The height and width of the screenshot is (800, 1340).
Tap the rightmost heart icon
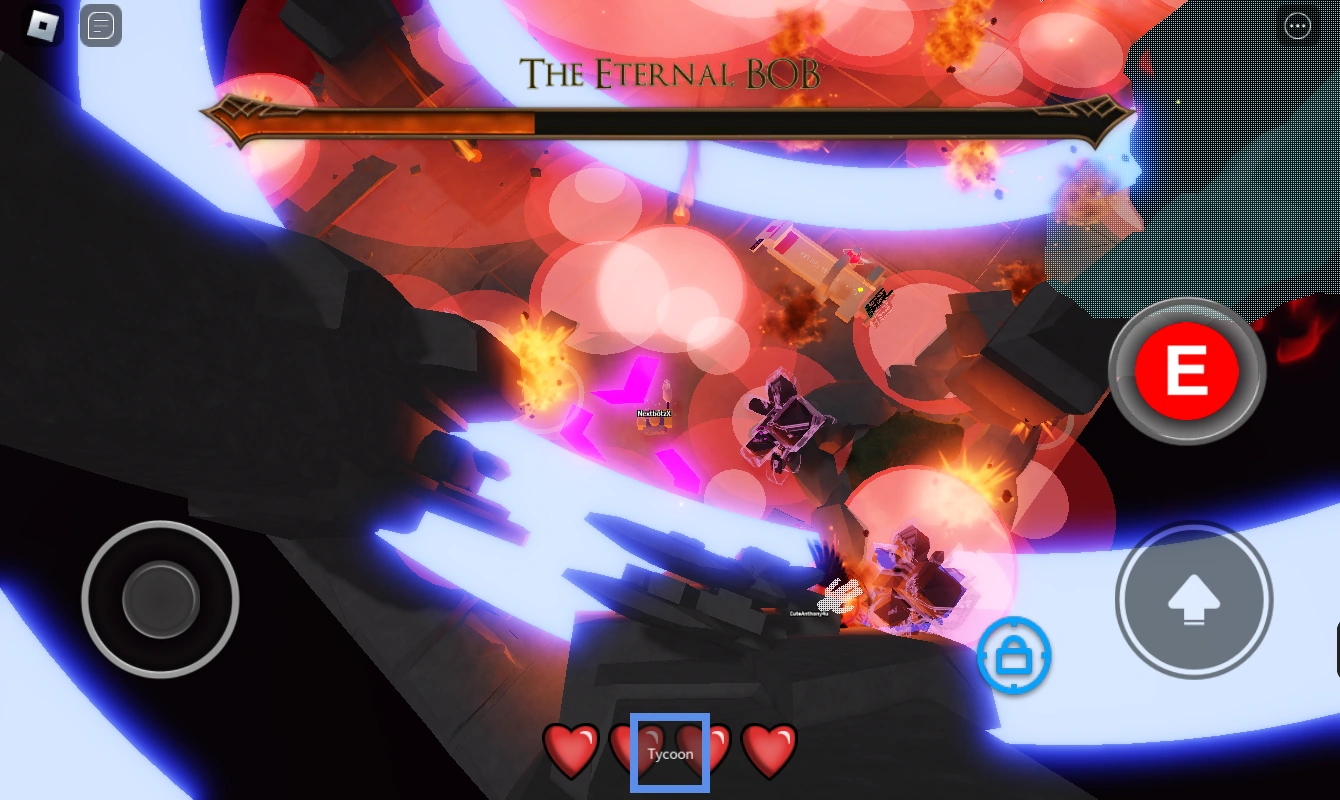[769, 752]
